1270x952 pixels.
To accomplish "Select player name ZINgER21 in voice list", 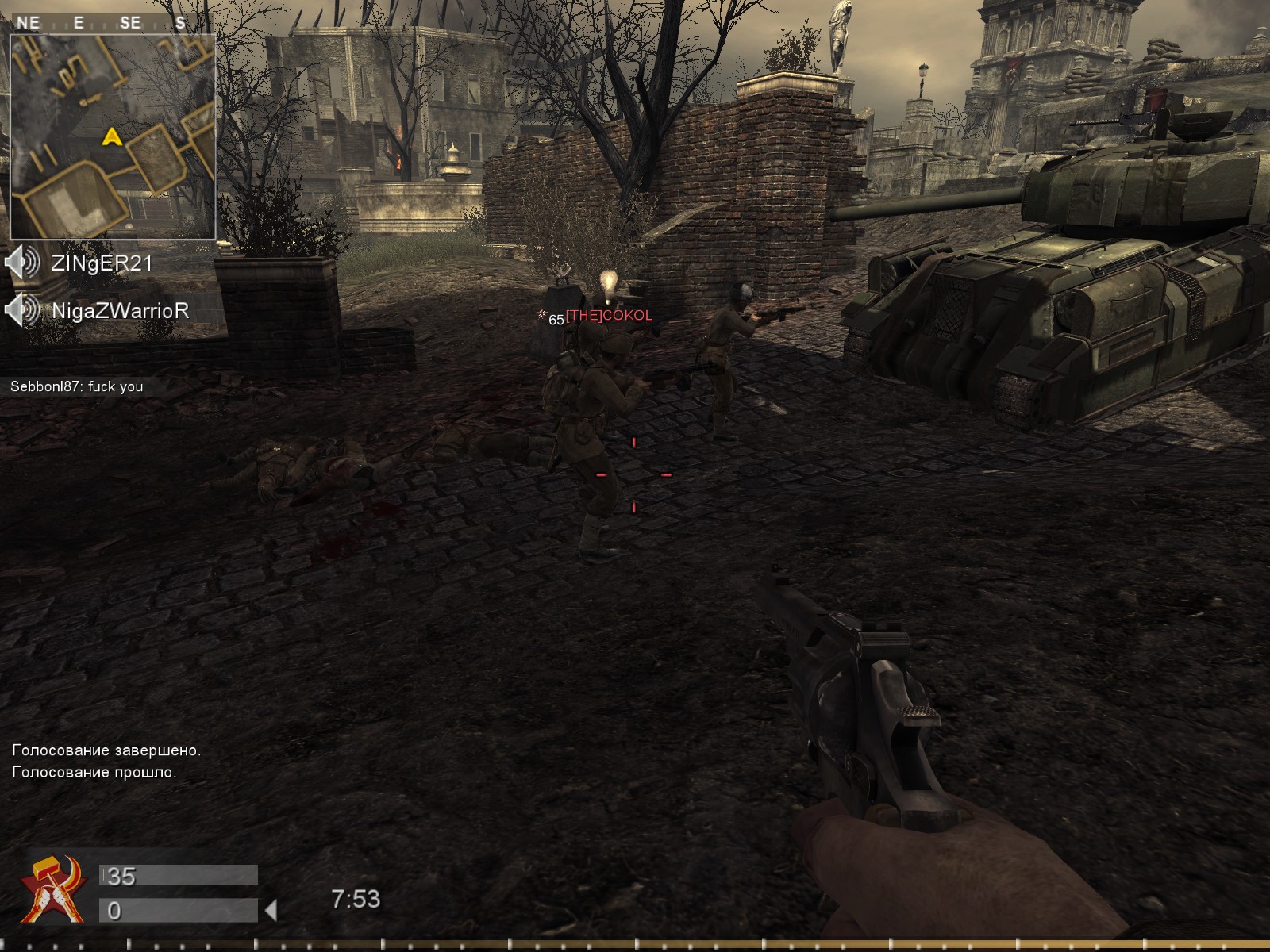I will pos(102,263).
